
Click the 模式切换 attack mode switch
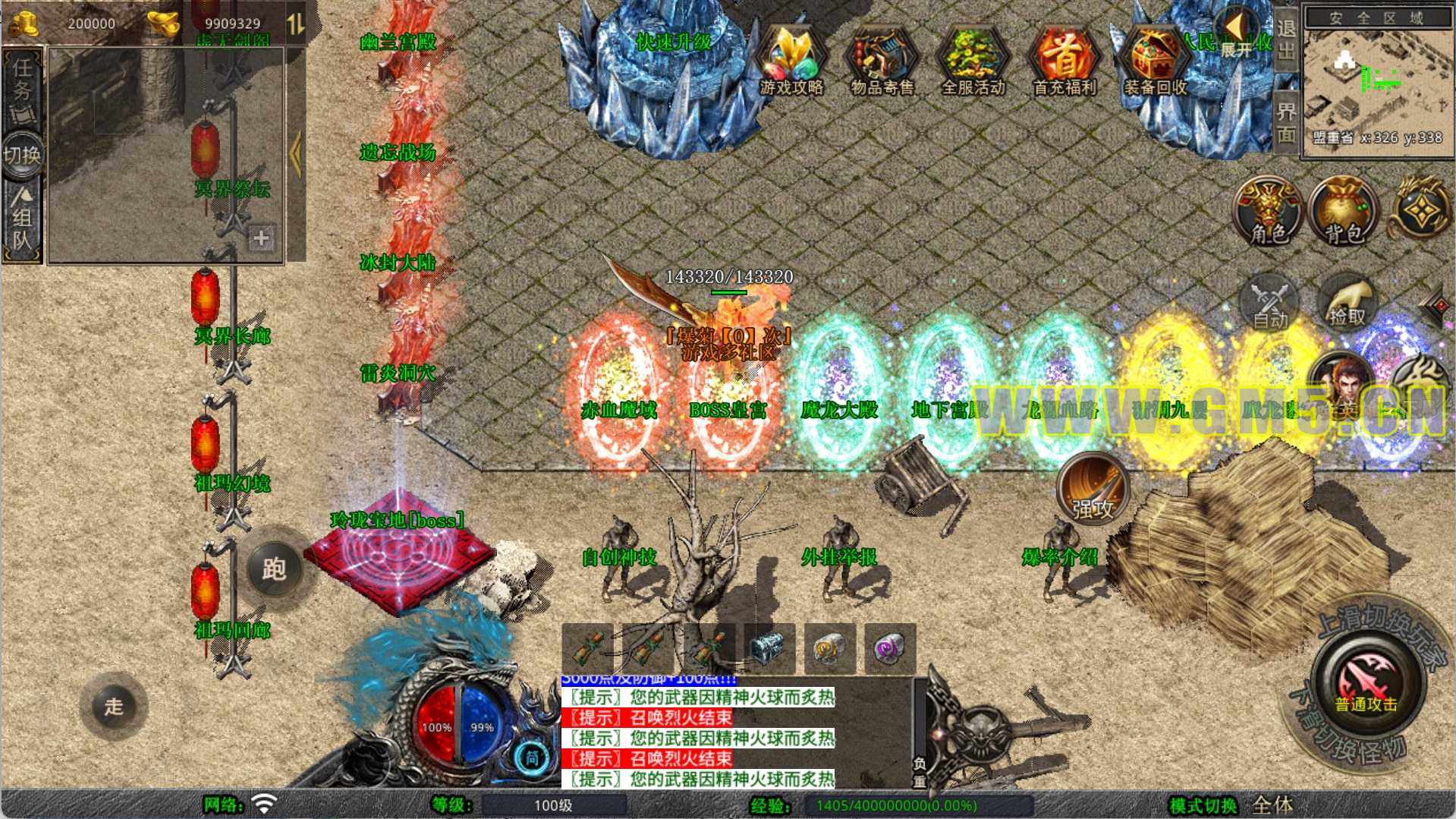pos(1231,805)
